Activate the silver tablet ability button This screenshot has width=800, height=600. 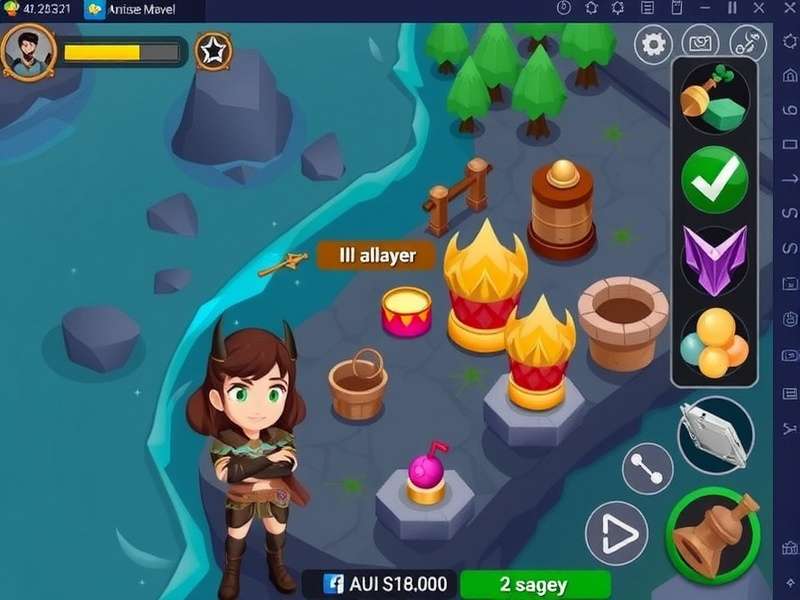(715, 434)
